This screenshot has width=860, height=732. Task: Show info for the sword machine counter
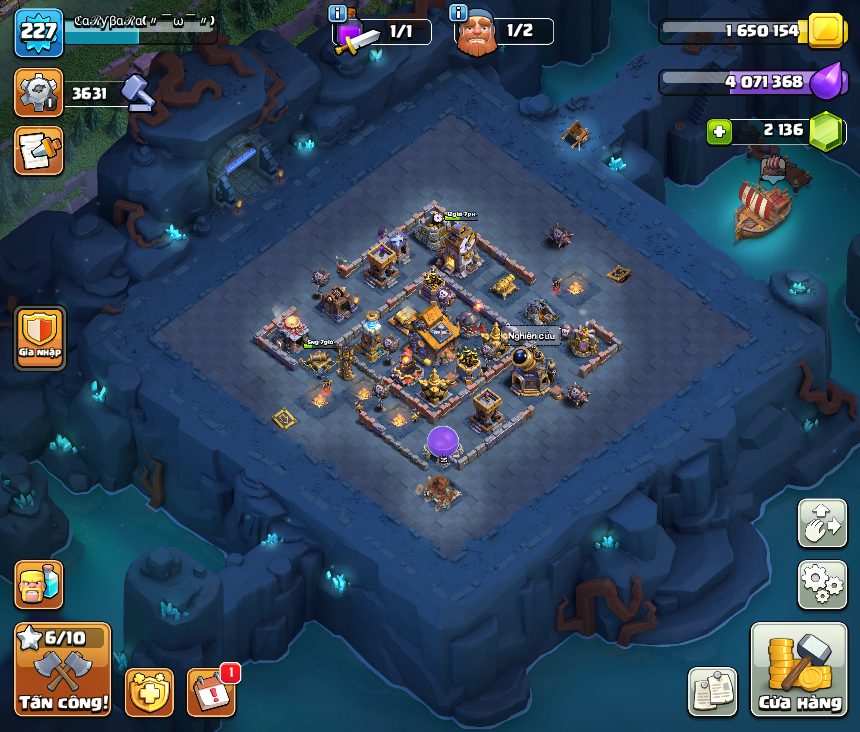pyautogui.click(x=337, y=13)
